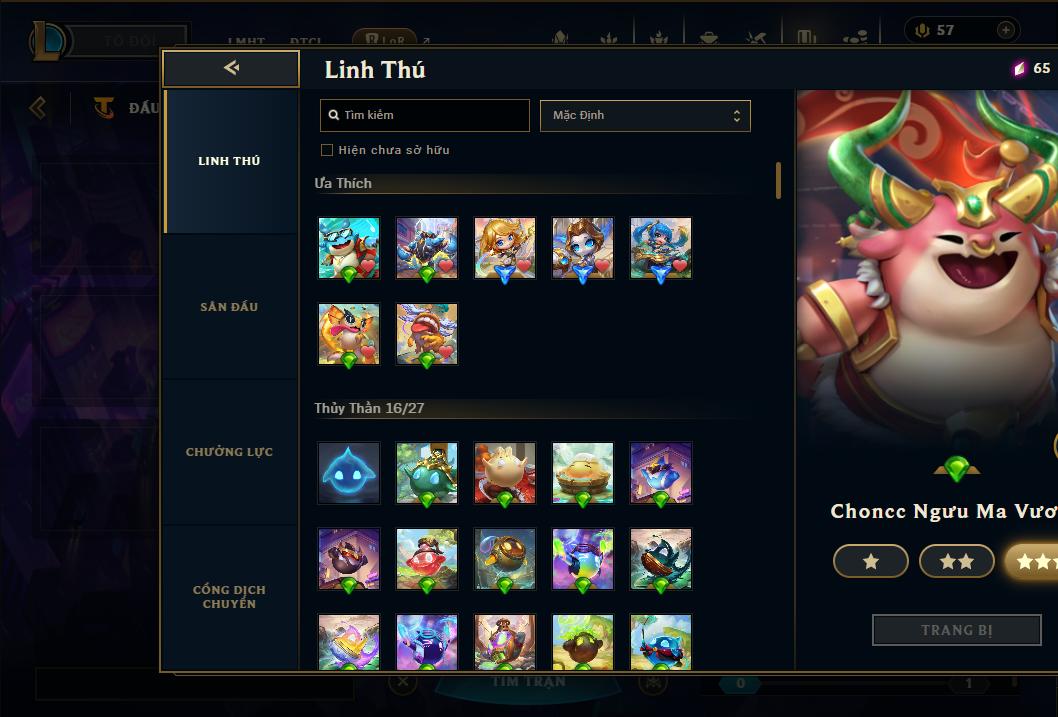Choose the blonde chibi champion favorite
1058x717 pixels.
505,248
